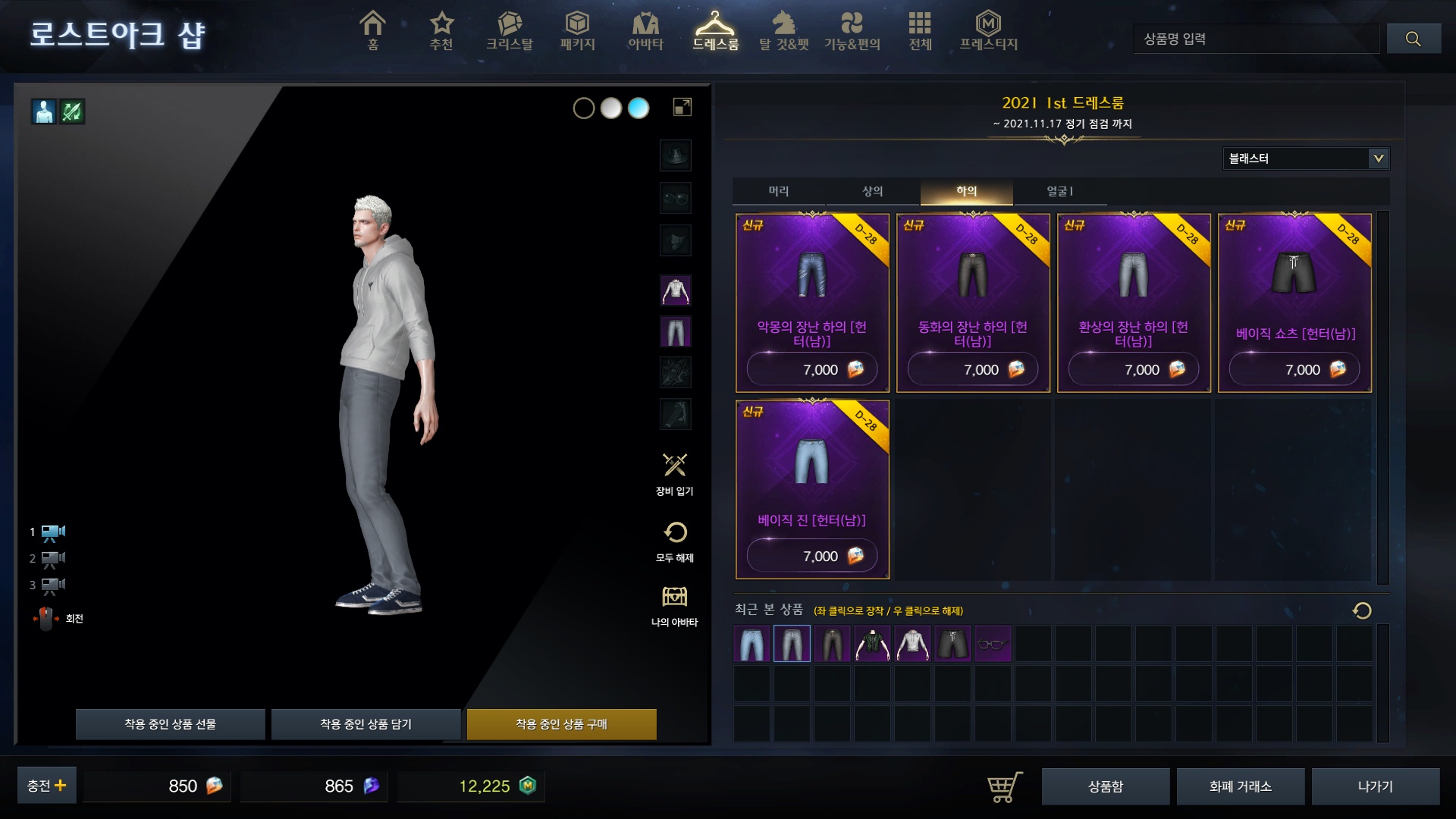Screen dimensions: 1456x819
Task: Open 나의 아바타 wardrobe
Action: [x=674, y=605]
